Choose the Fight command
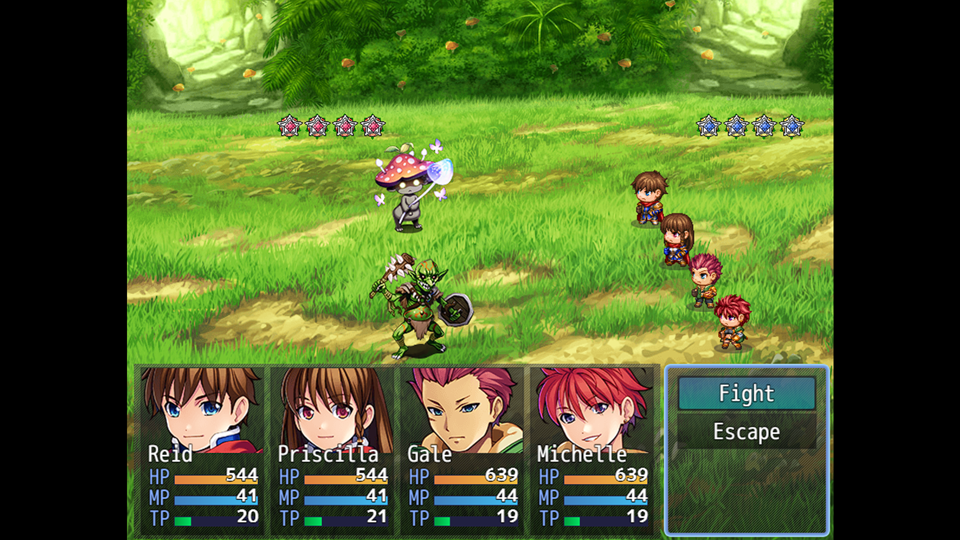 coord(746,394)
